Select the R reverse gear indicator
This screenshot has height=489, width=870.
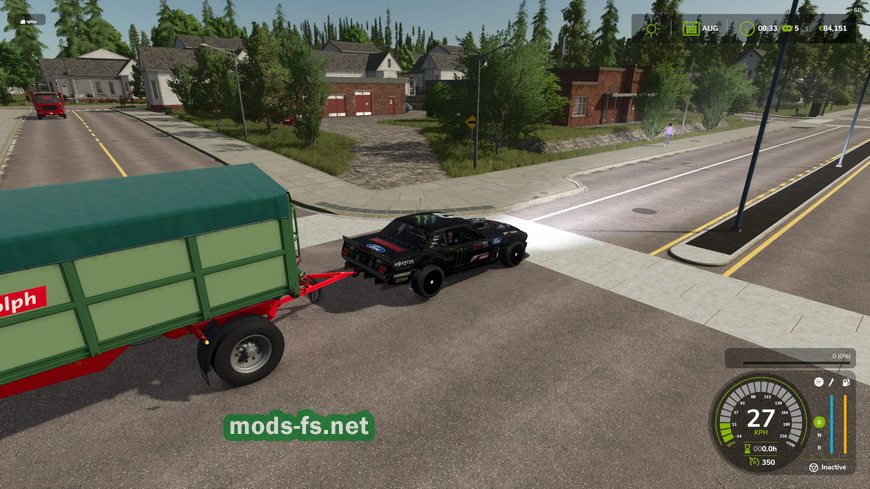(x=819, y=449)
